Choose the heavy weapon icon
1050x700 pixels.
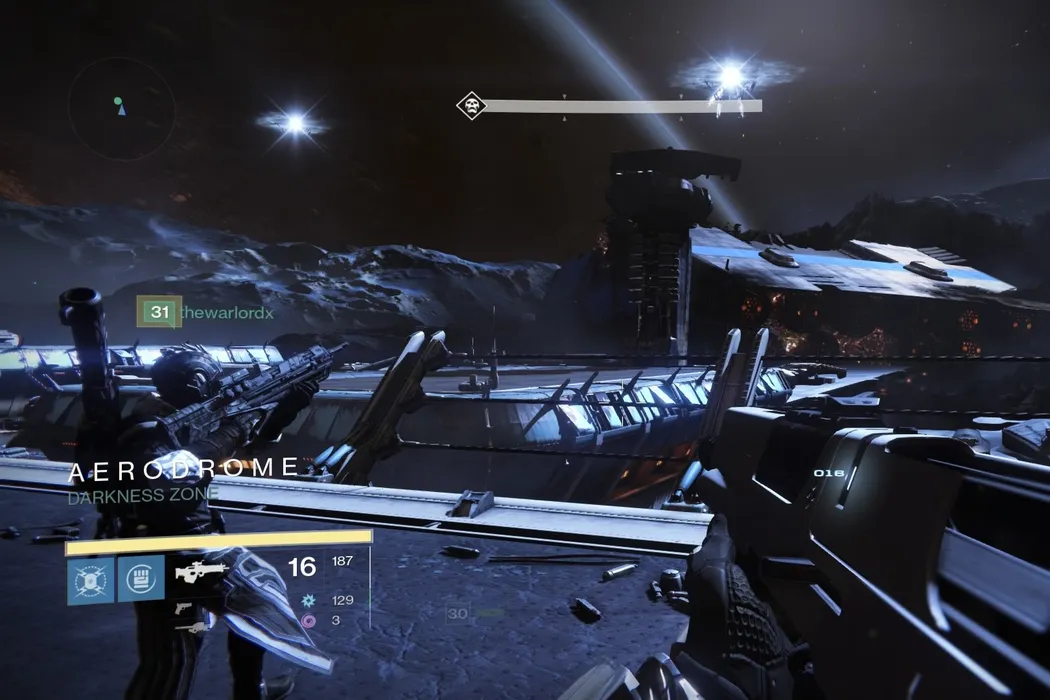tap(192, 626)
